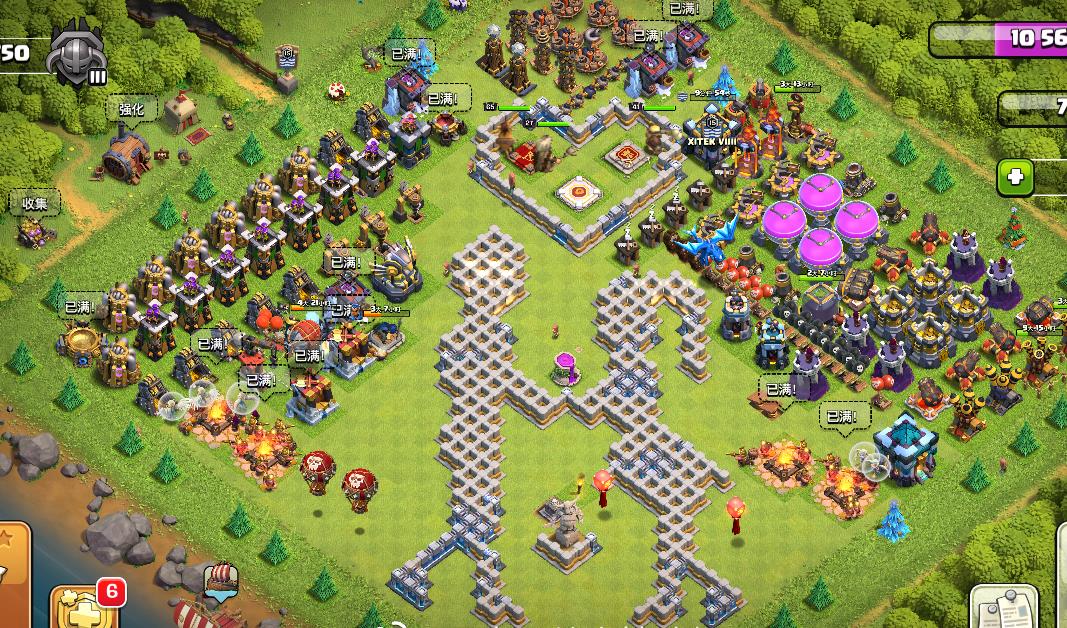Click the green plus button

[1016, 177]
